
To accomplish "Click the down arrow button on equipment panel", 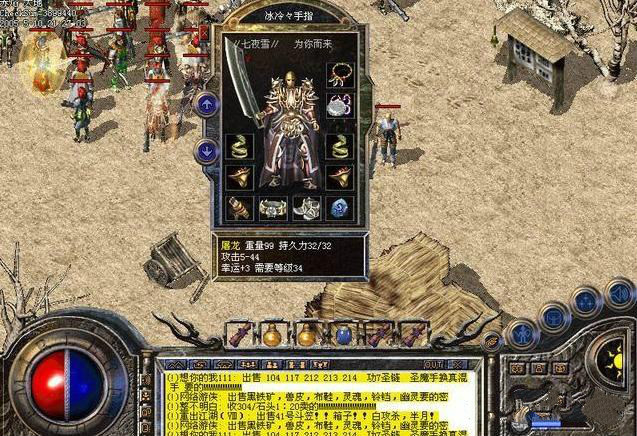I will pyautogui.click(x=207, y=152).
